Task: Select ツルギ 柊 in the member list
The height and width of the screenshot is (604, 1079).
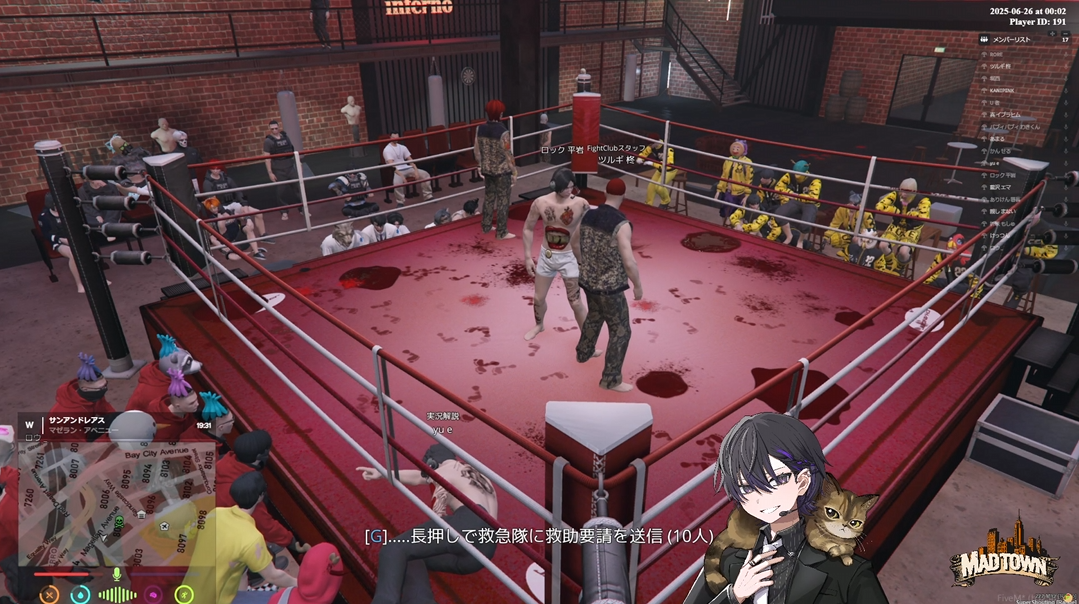Action: [1000, 66]
